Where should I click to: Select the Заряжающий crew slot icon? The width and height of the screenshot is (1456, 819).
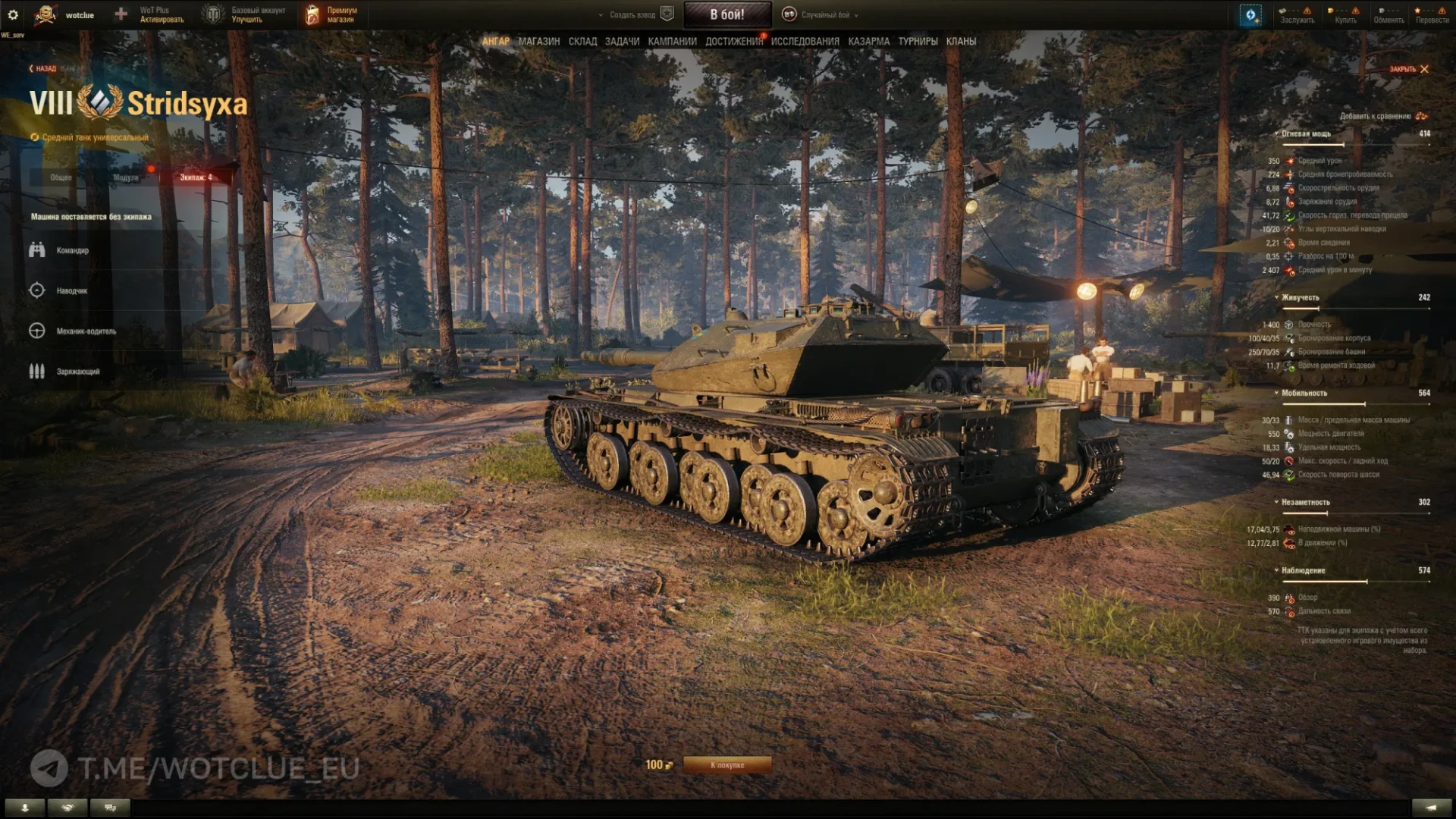36,371
